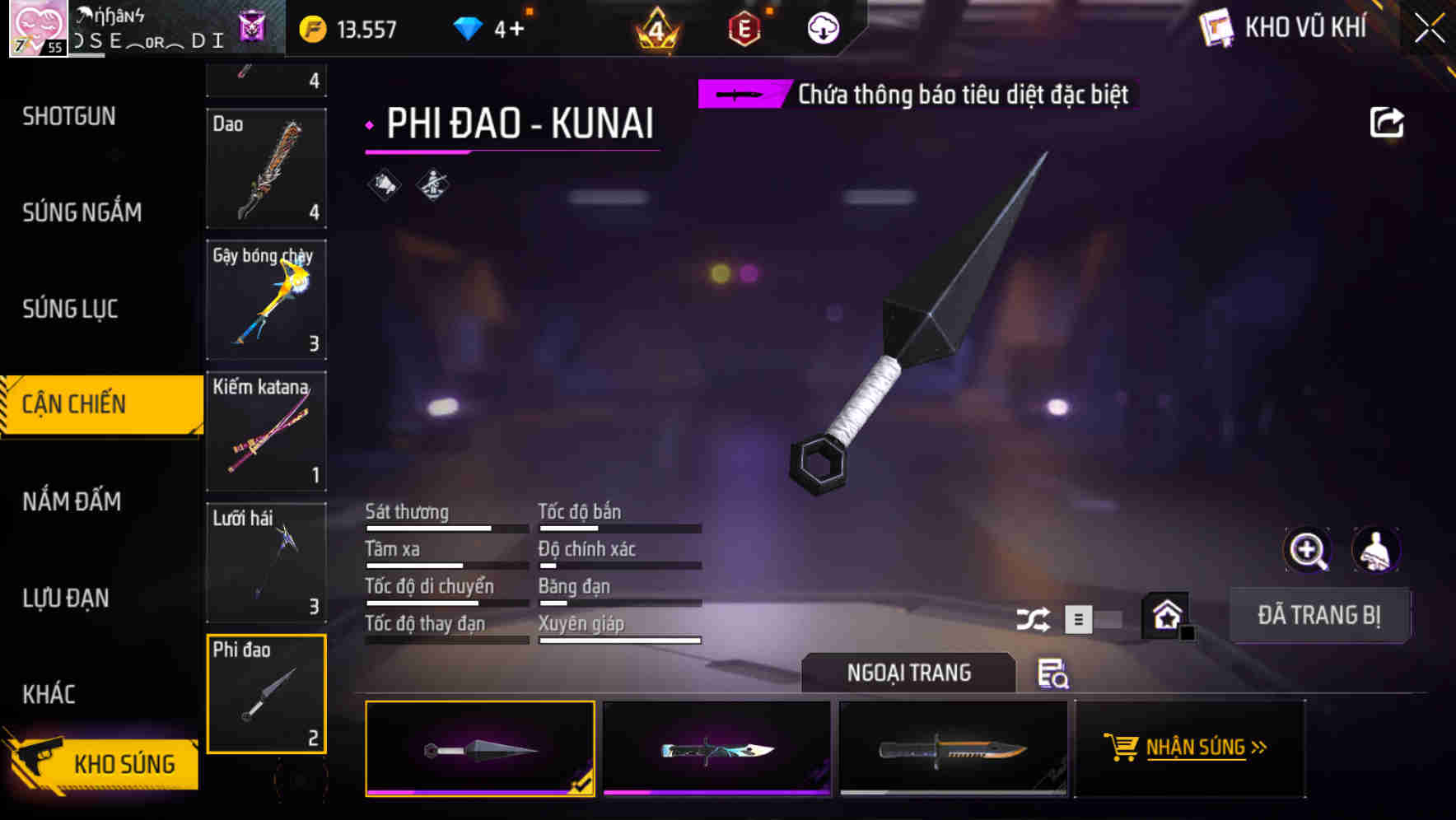This screenshot has width=1456, height=820.
Task: Select the home favorite icon near ĐÃ TRANG BỊ
Action: coord(1166,613)
